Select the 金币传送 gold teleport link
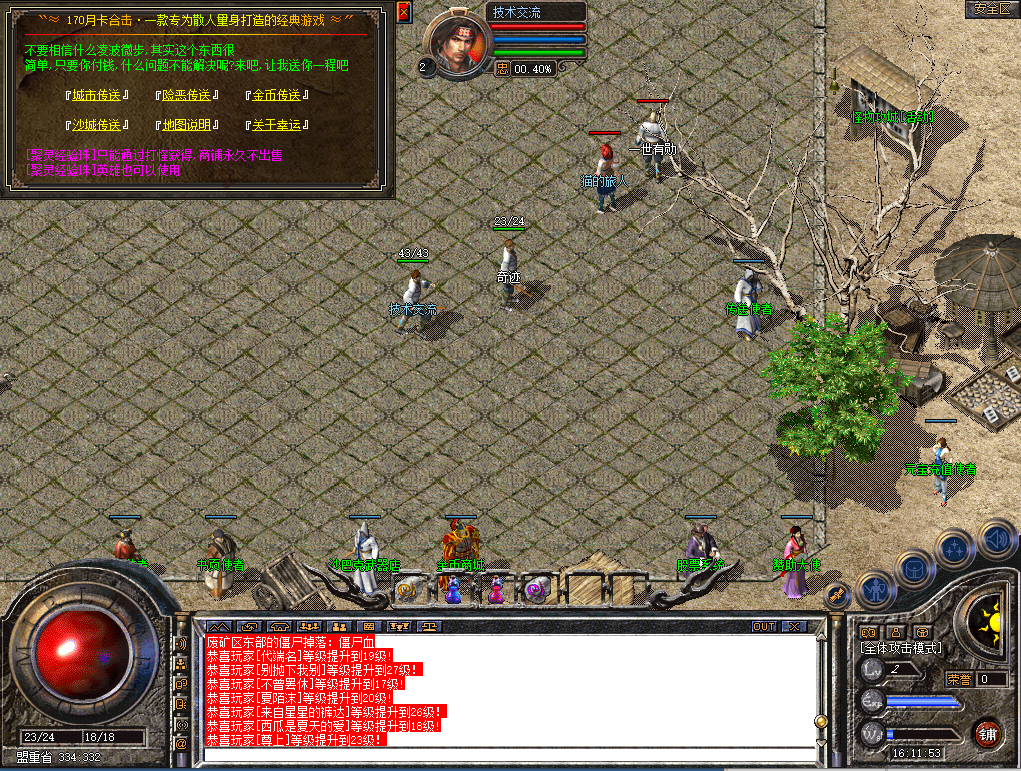Image resolution: width=1021 pixels, height=771 pixels. click(276, 95)
